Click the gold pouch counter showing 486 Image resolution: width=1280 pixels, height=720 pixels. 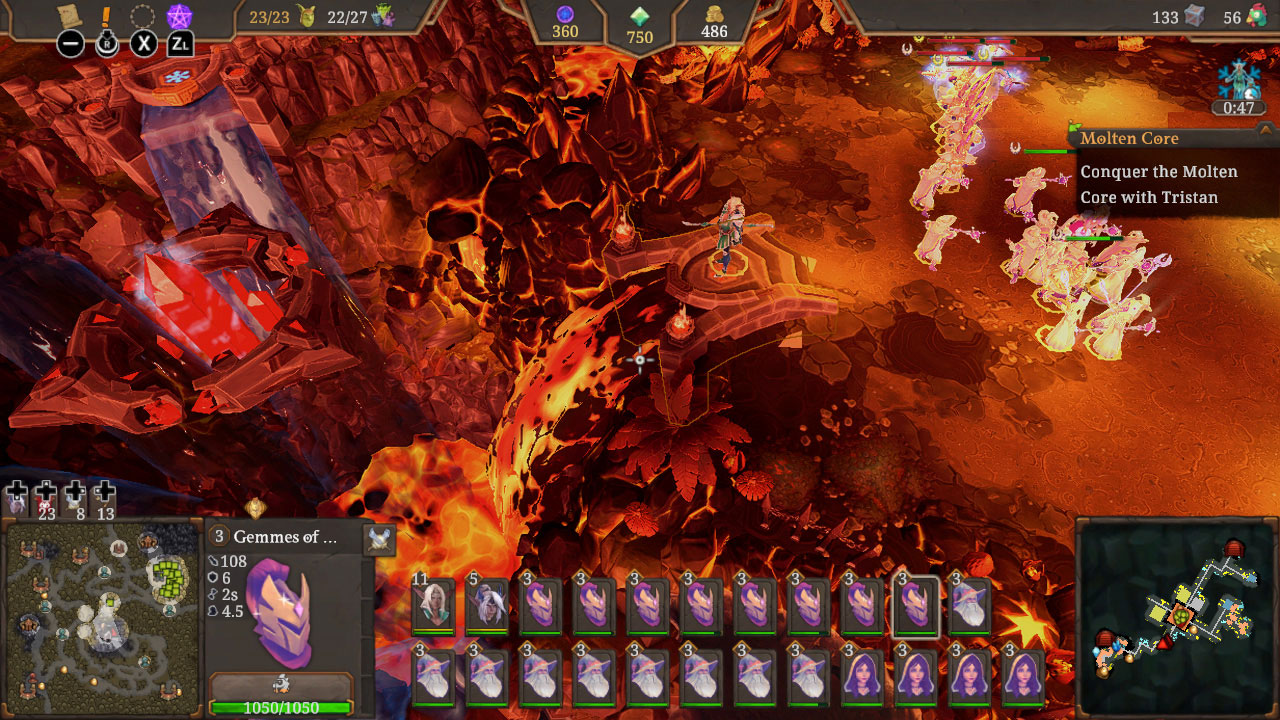[x=713, y=22]
